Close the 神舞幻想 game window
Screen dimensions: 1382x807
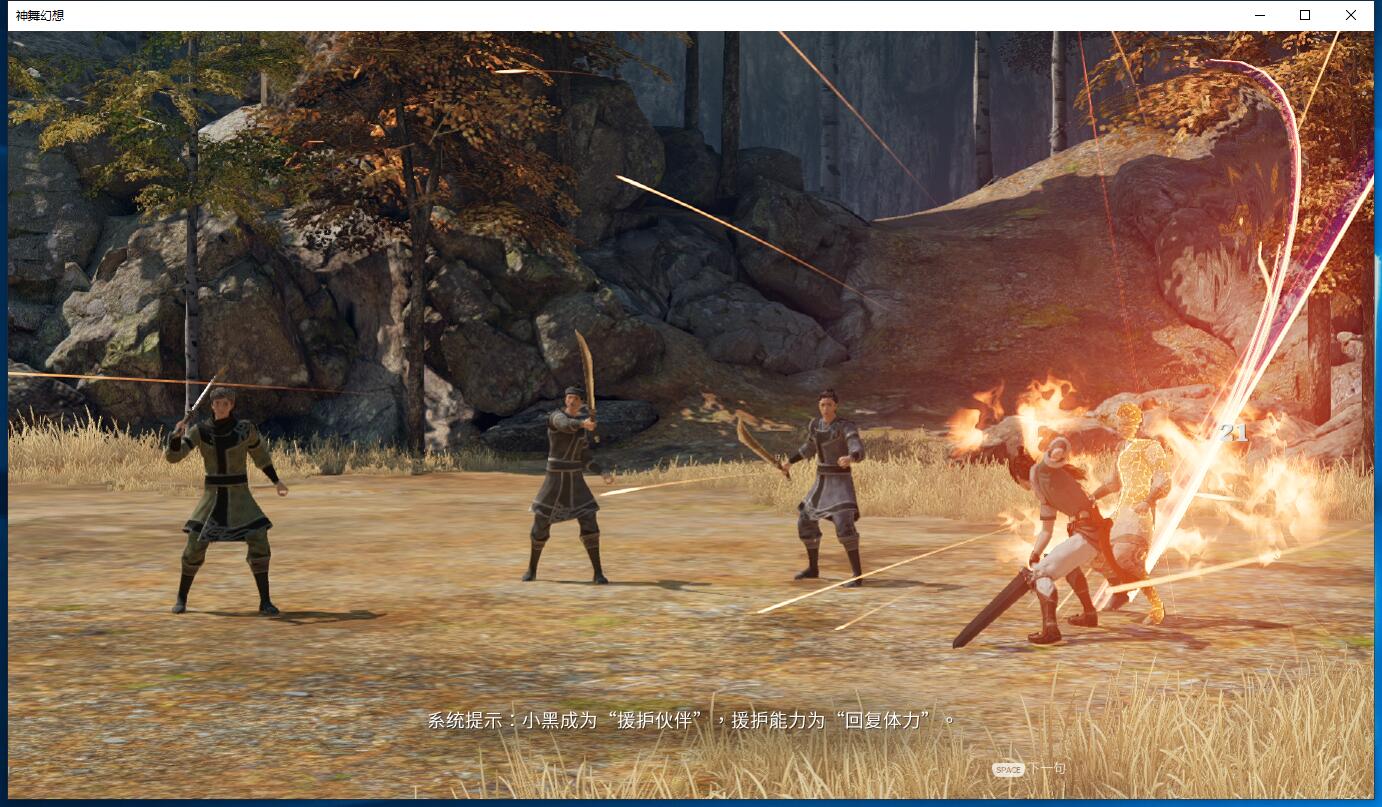[x=1351, y=15]
